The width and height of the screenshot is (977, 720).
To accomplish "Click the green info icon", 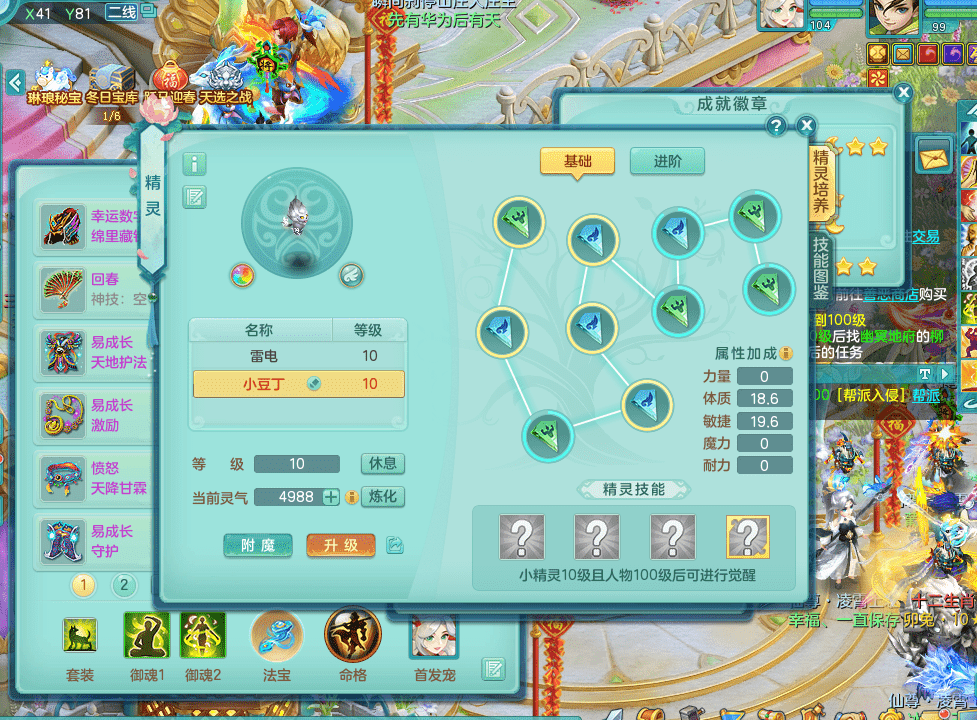I will [194, 164].
